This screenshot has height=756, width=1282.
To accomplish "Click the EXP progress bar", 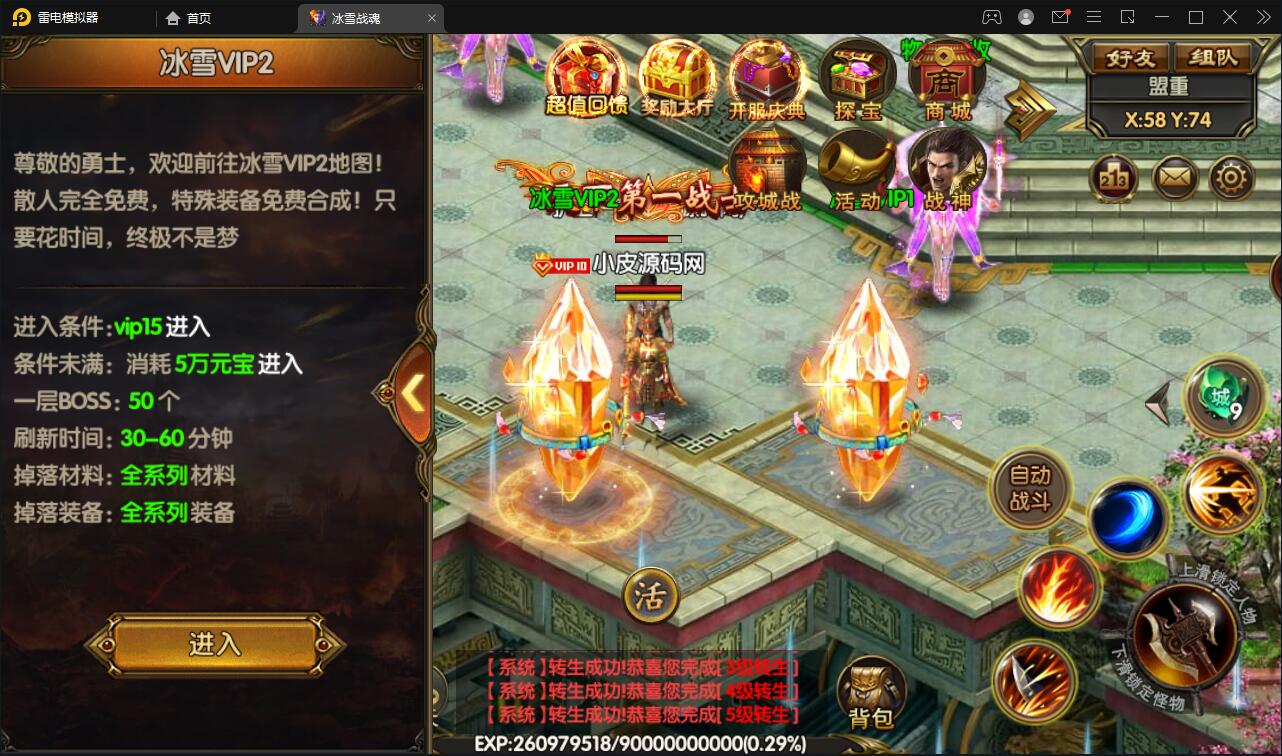I will click(640, 745).
